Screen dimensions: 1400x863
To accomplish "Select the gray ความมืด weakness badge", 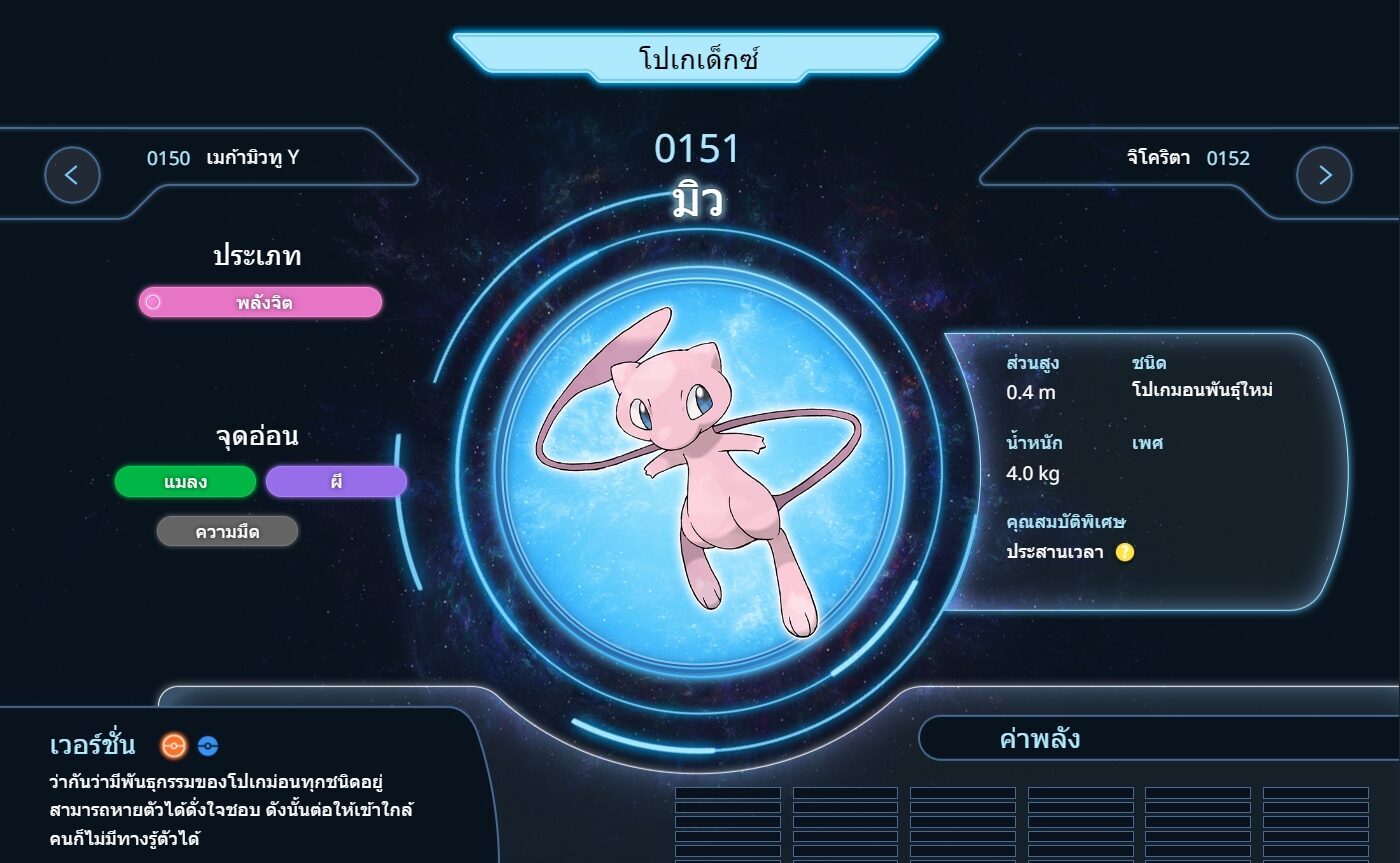I will pos(227,532).
